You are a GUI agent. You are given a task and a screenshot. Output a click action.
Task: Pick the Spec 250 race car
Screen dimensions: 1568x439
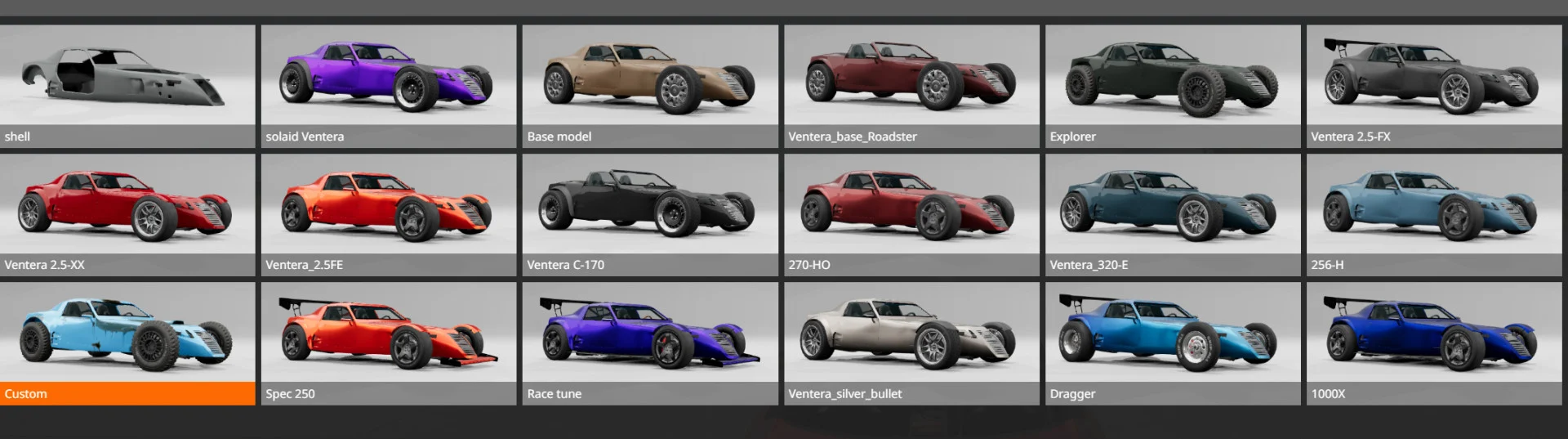(x=389, y=343)
